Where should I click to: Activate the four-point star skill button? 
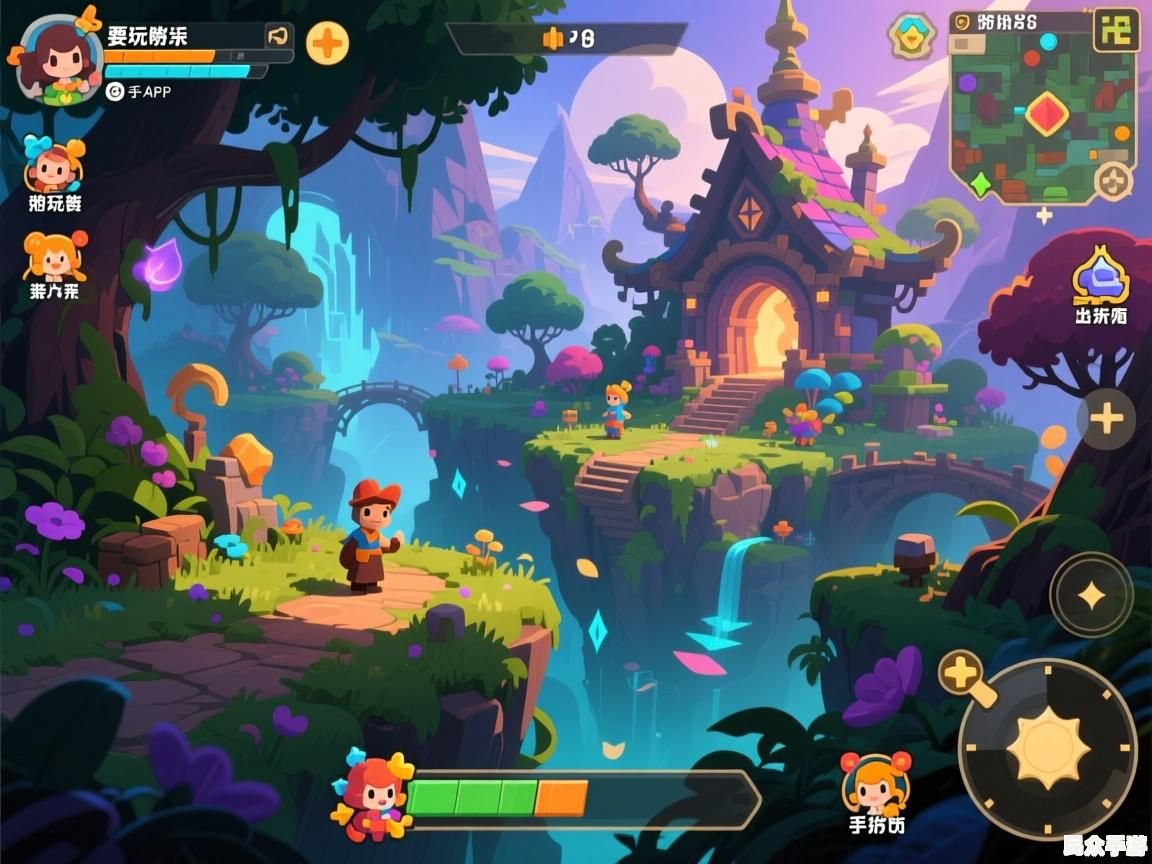pos(1091,595)
